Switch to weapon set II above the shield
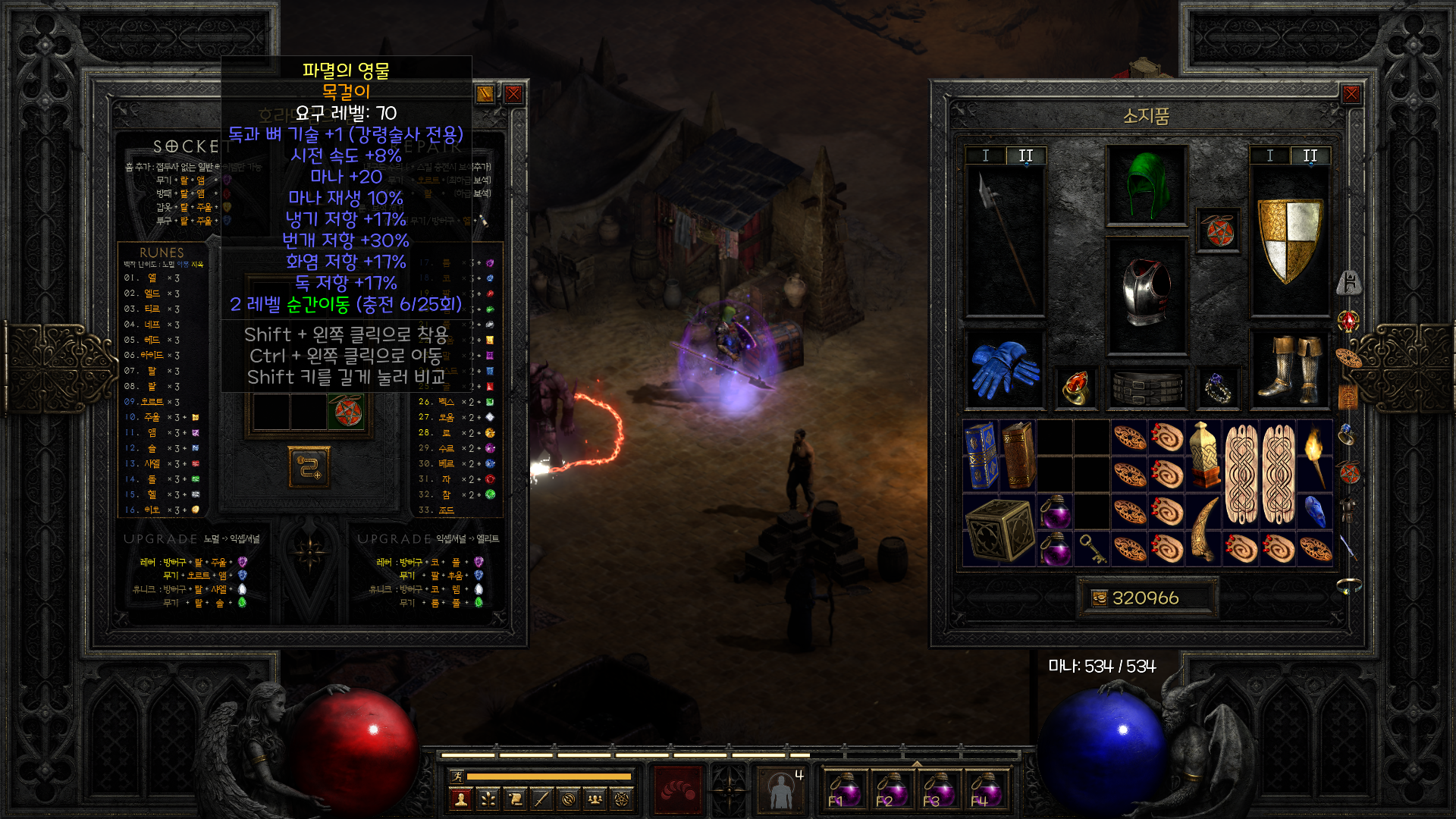 tap(1310, 155)
